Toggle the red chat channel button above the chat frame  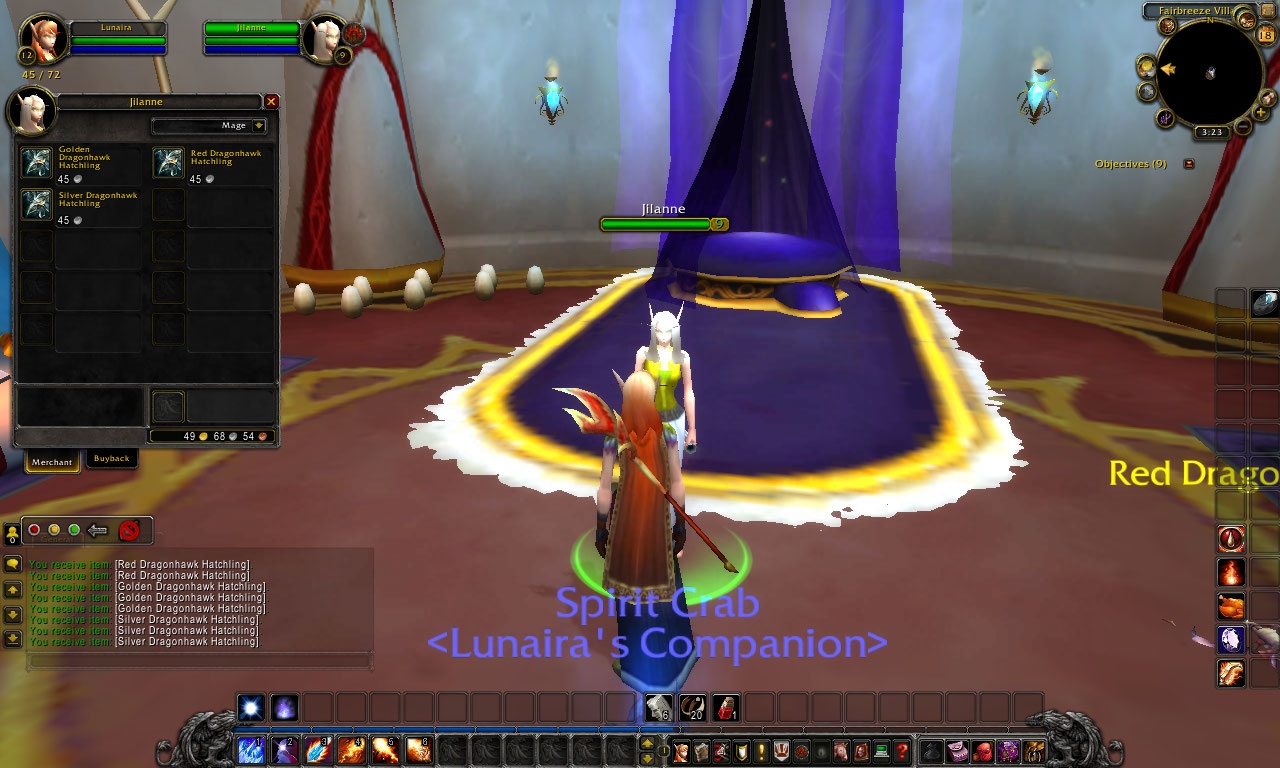click(35, 529)
